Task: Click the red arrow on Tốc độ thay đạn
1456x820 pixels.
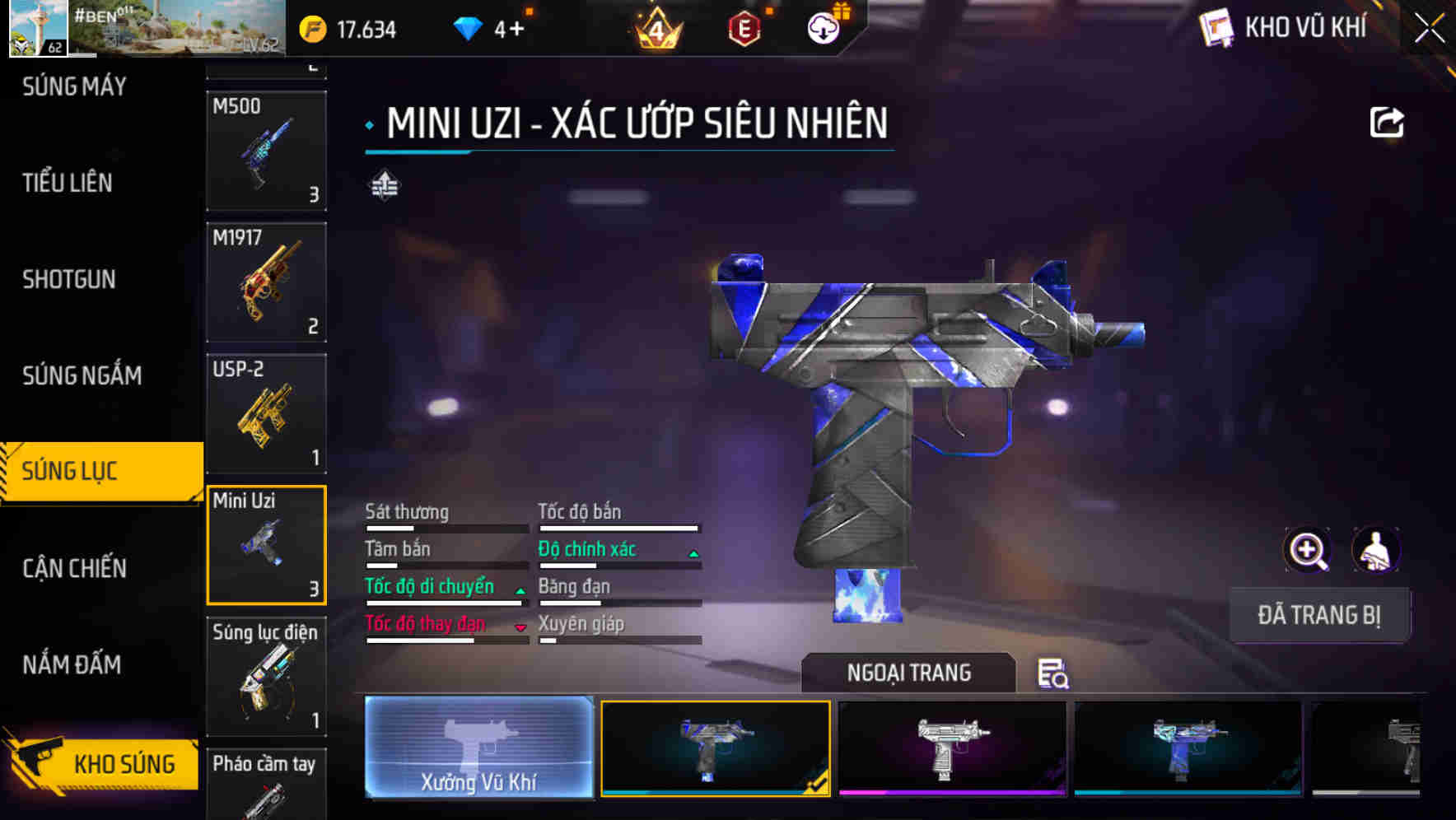Action: tap(520, 627)
